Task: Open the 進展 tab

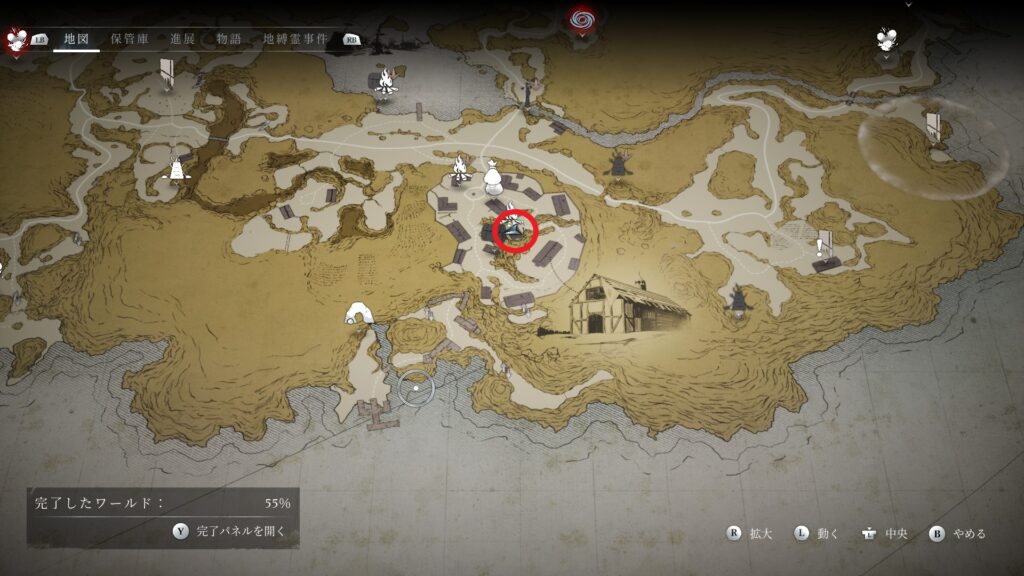Action: (x=183, y=39)
